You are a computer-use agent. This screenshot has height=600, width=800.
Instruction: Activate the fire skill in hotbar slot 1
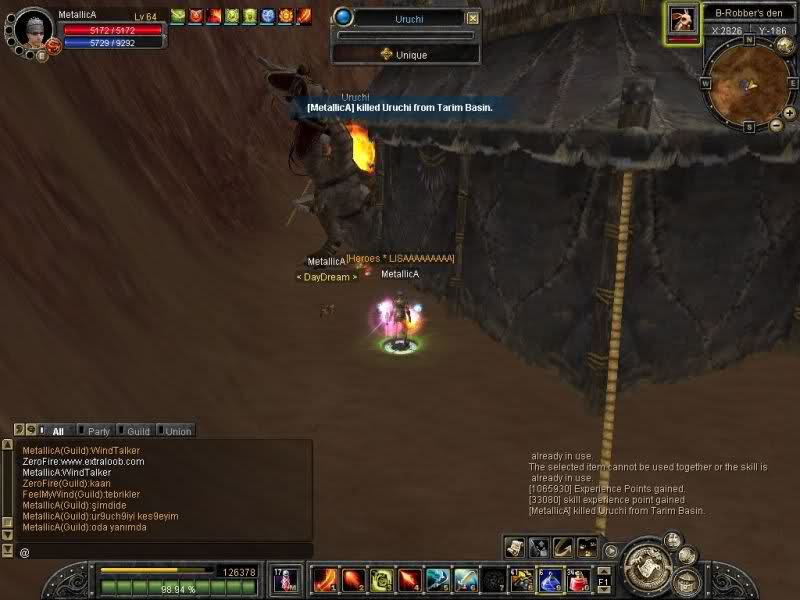pyautogui.click(x=325, y=579)
